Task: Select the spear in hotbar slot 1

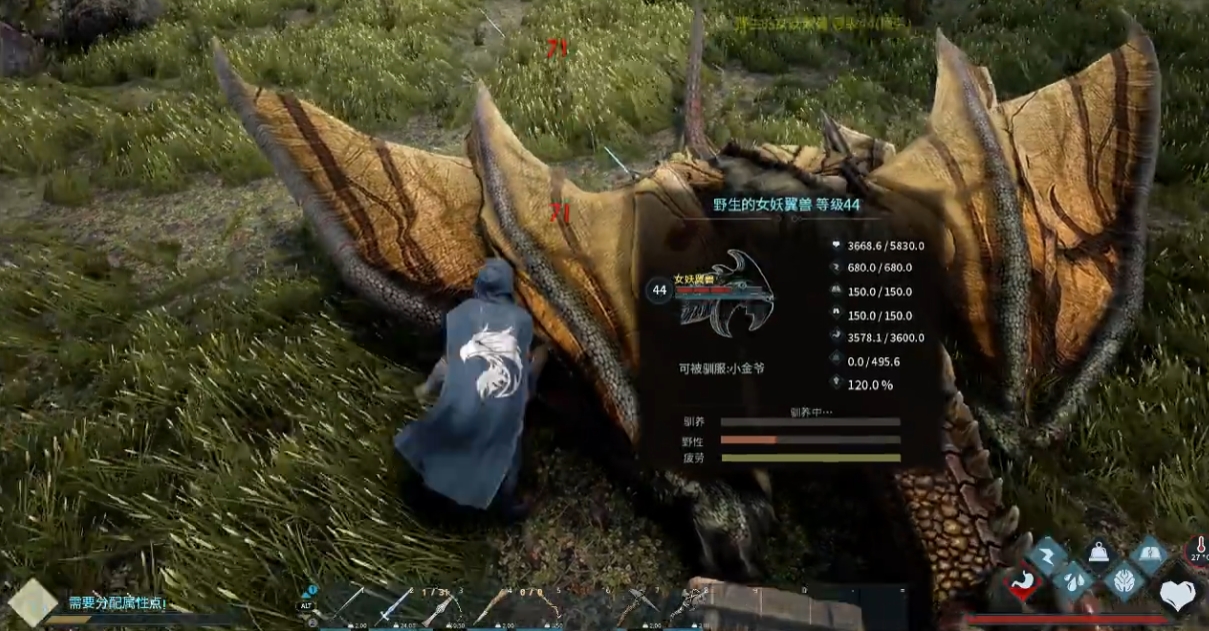Action: (349, 603)
